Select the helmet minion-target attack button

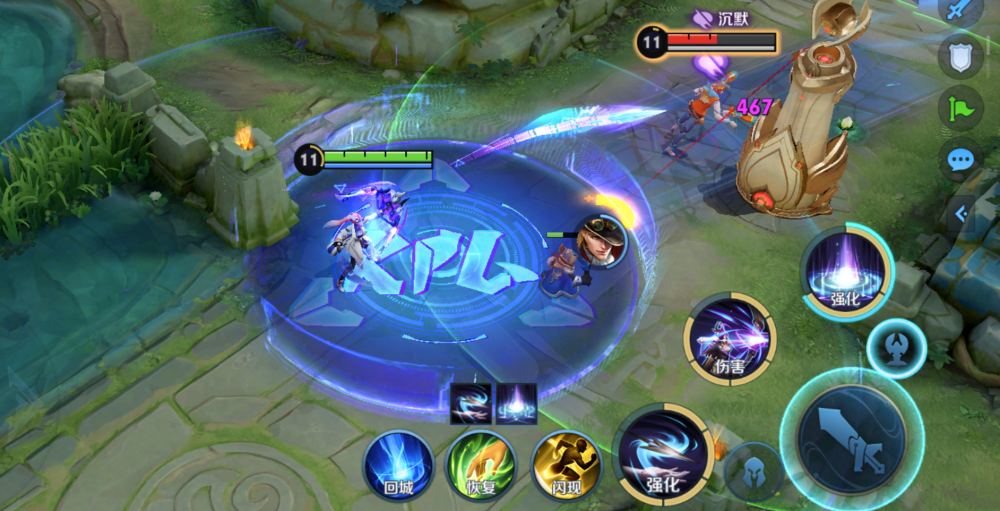[x=752, y=470]
